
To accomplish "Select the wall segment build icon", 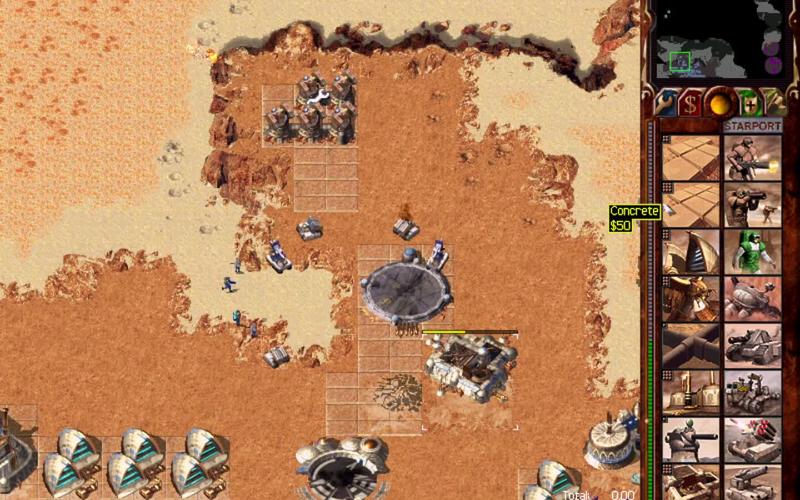I will 690,345.
